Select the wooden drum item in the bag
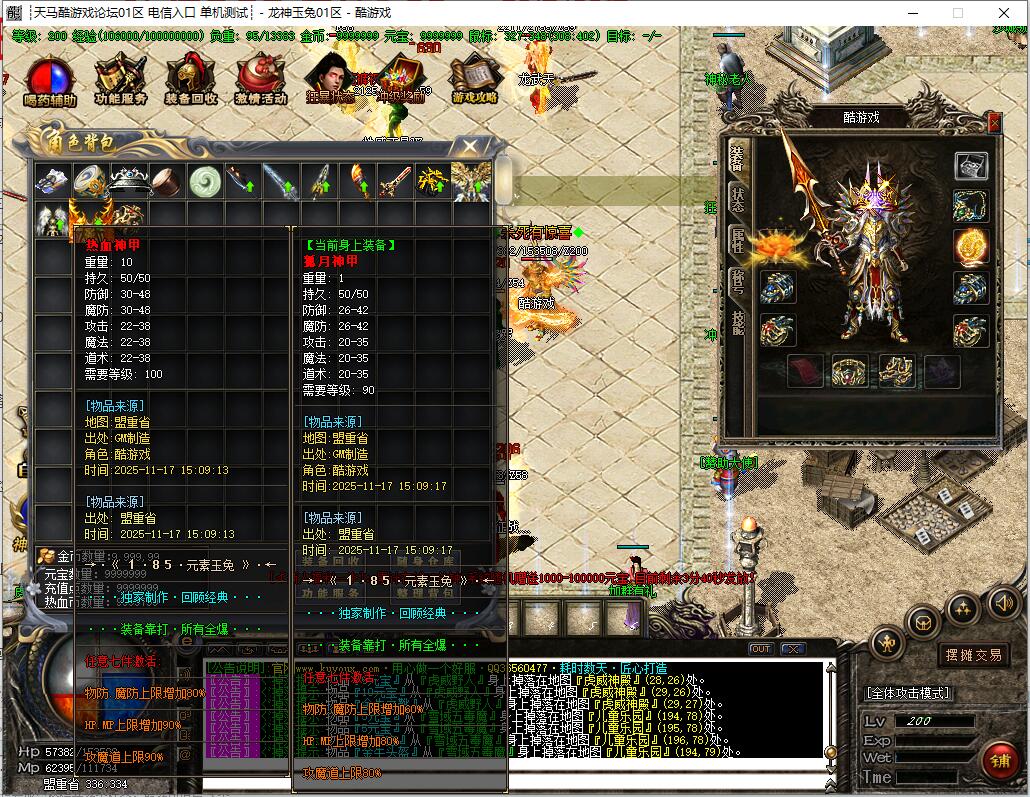This screenshot has width=1030, height=797. [x=167, y=181]
